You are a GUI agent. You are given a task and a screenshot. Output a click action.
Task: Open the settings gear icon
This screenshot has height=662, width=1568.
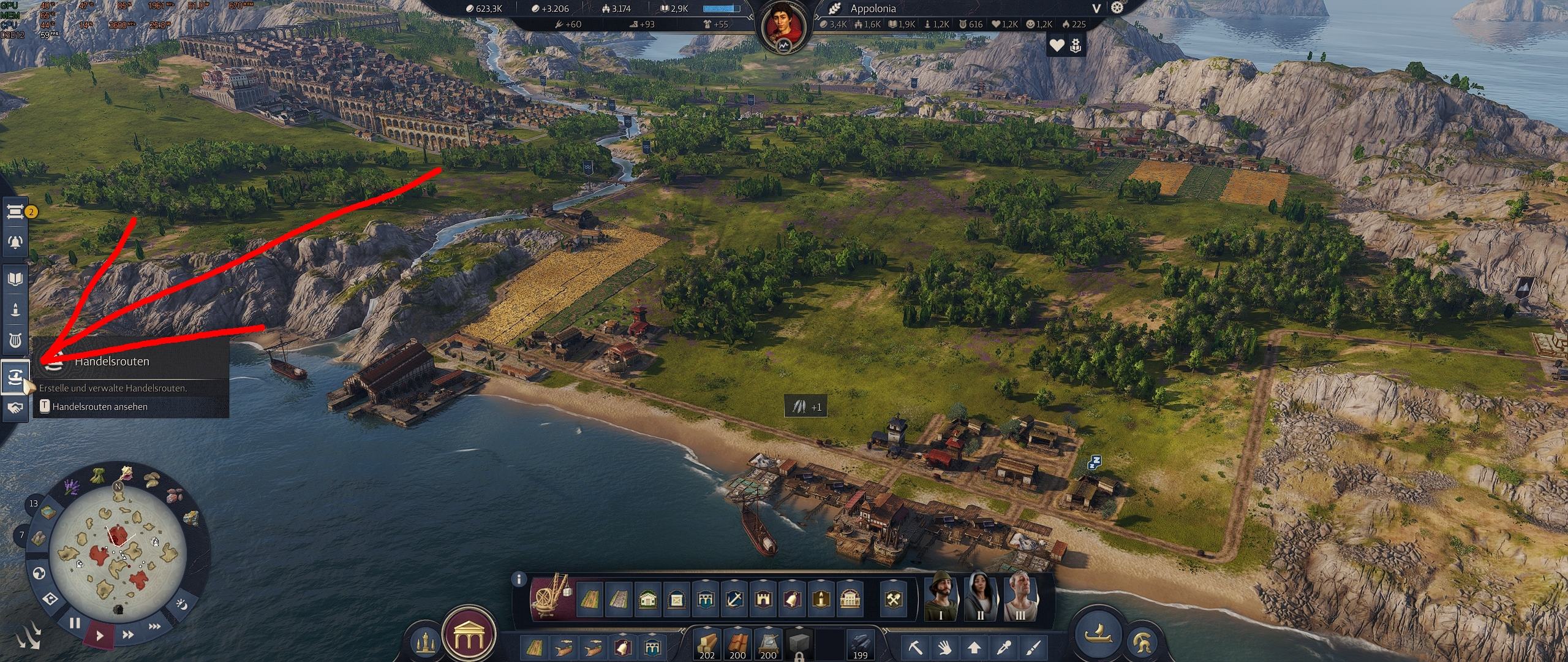click(x=1118, y=9)
